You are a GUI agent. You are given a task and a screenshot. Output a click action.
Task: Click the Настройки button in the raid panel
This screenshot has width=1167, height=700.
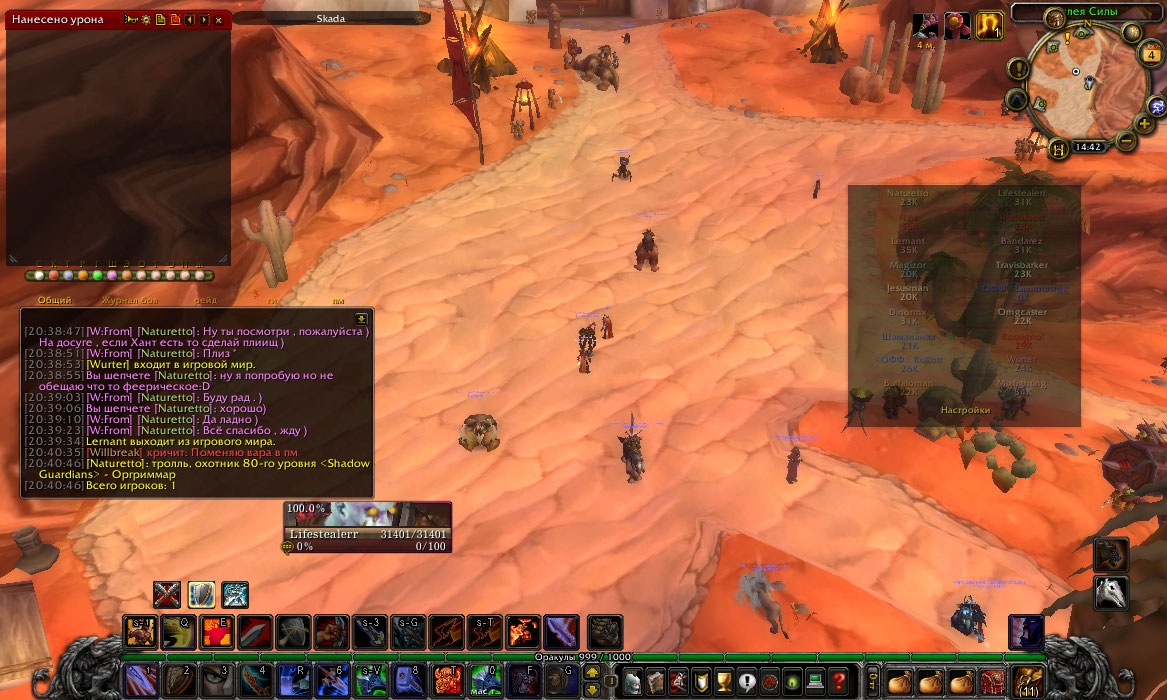(965, 410)
